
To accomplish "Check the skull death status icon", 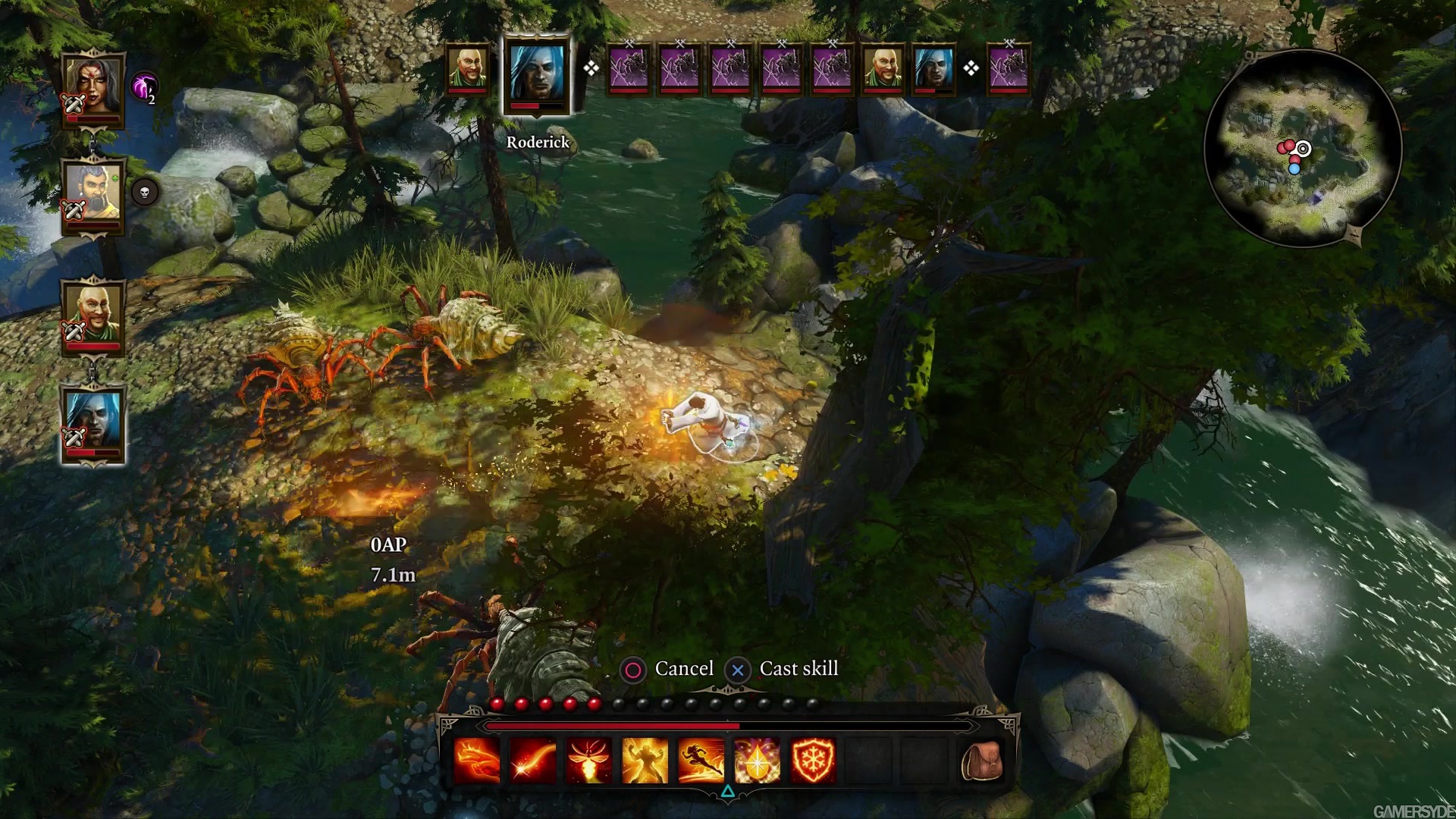I will [x=145, y=193].
